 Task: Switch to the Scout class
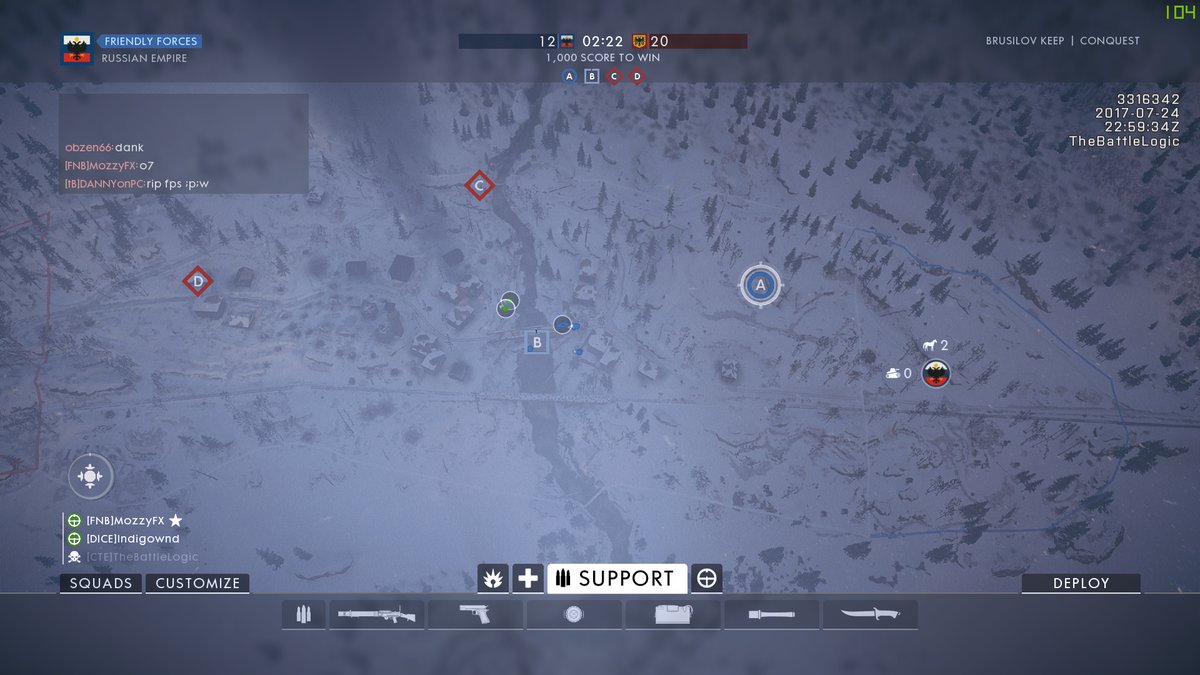tap(707, 578)
